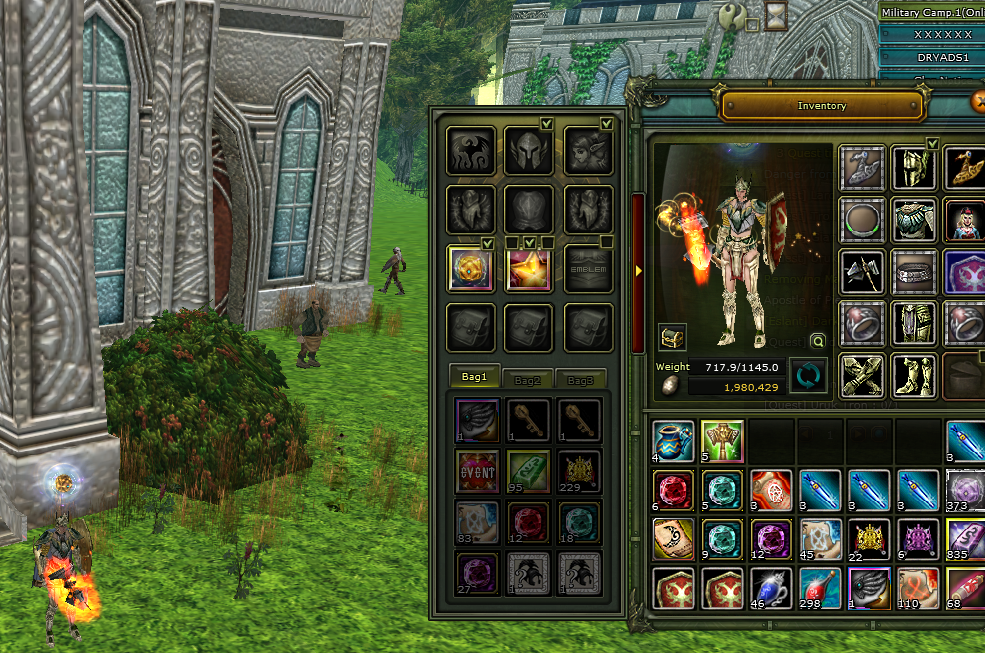Screen dimensions: 985x653
Task: Select the Bag1 tab
Action: [474, 377]
